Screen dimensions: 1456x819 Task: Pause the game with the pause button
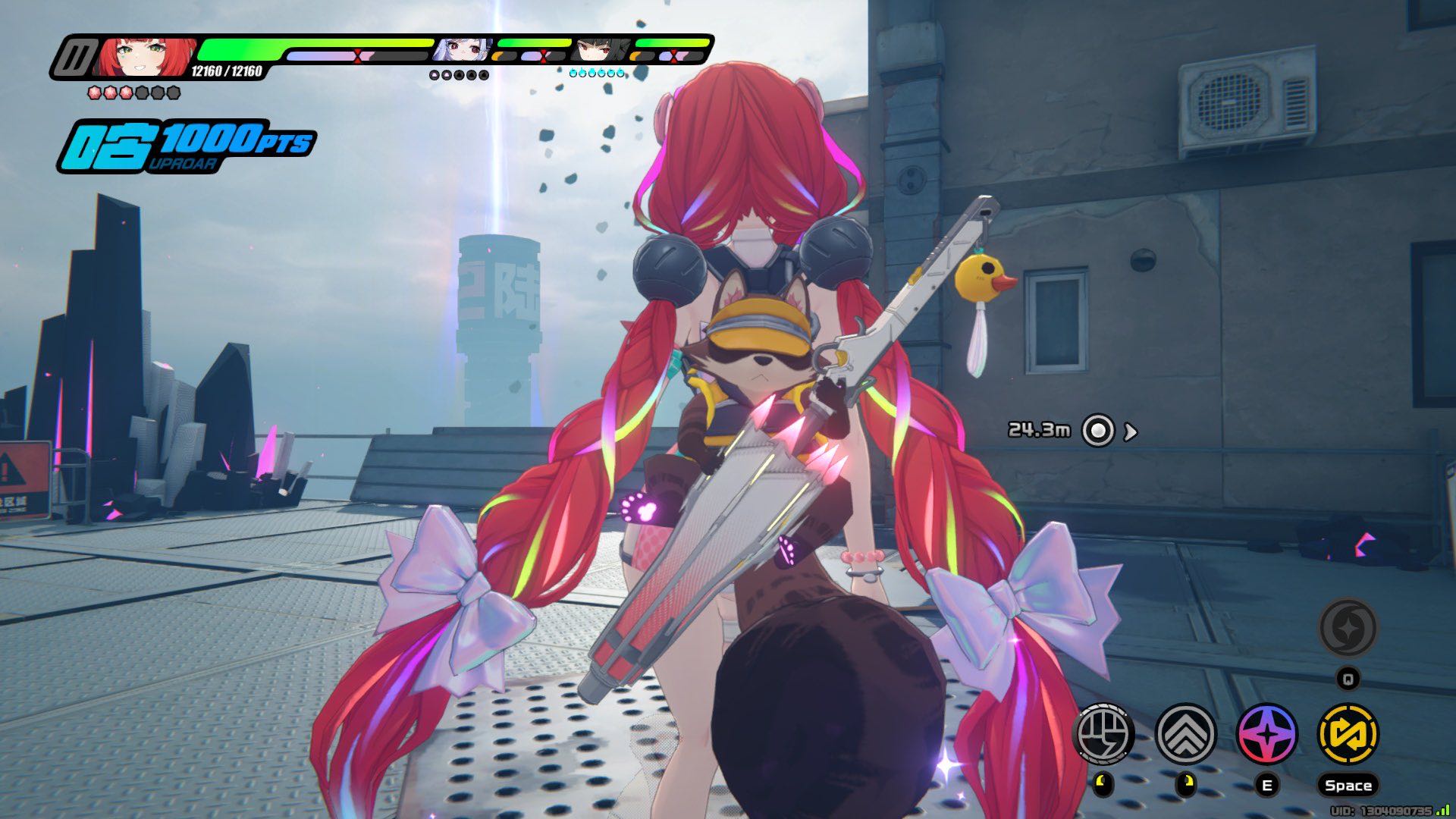tap(76, 58)
